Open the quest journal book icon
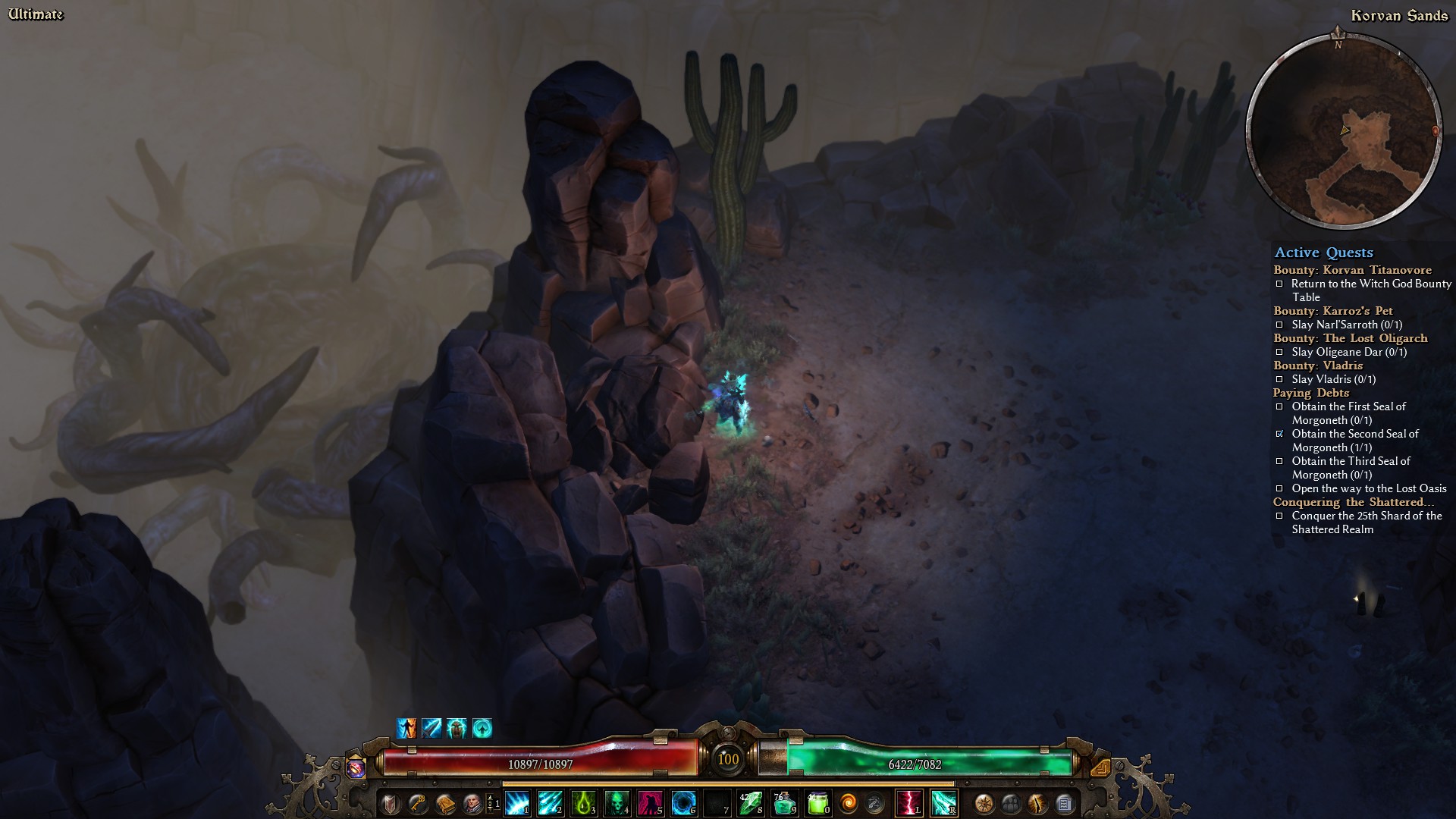The image size is (1456, 819). (444, 802)
